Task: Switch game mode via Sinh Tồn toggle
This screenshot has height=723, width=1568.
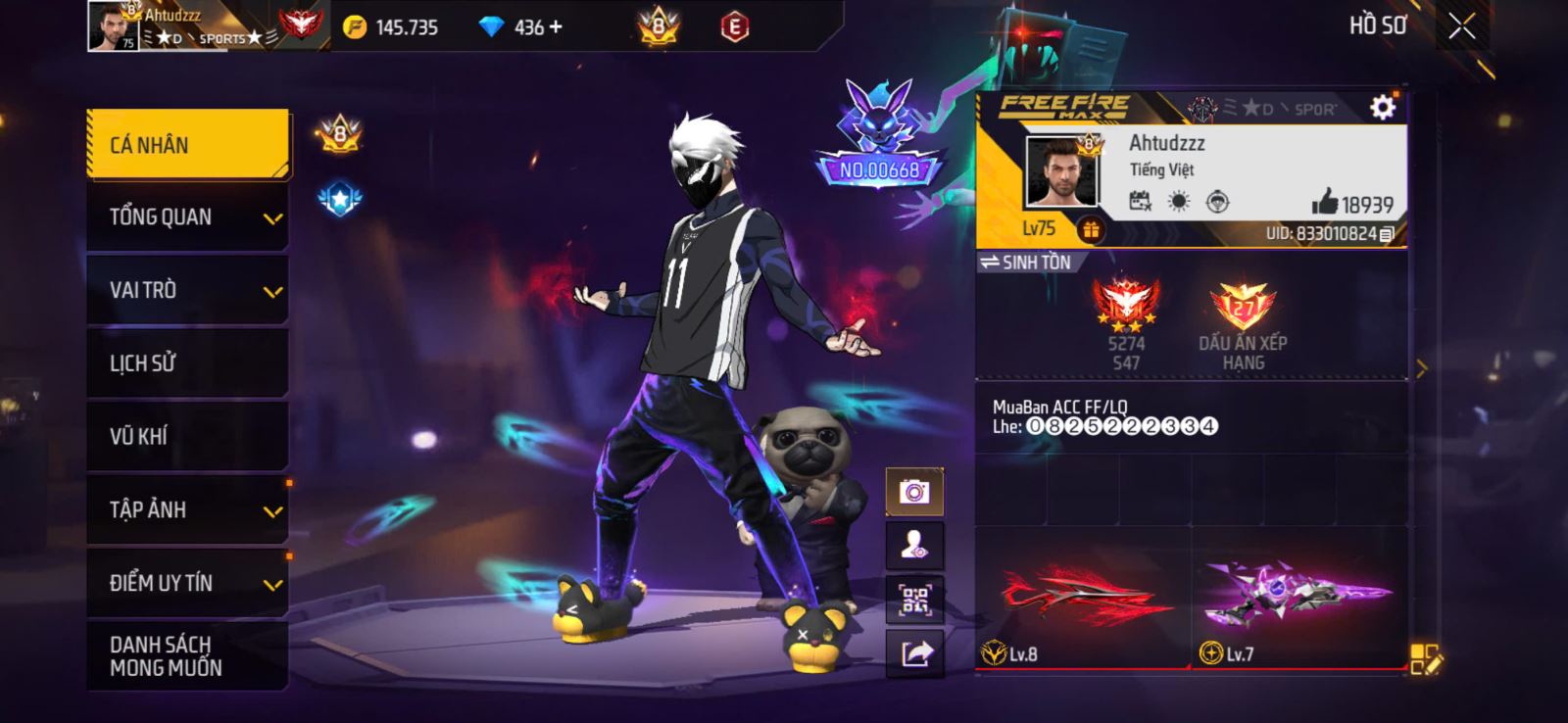Action: pyautogui.click(x=1027, y=263)
